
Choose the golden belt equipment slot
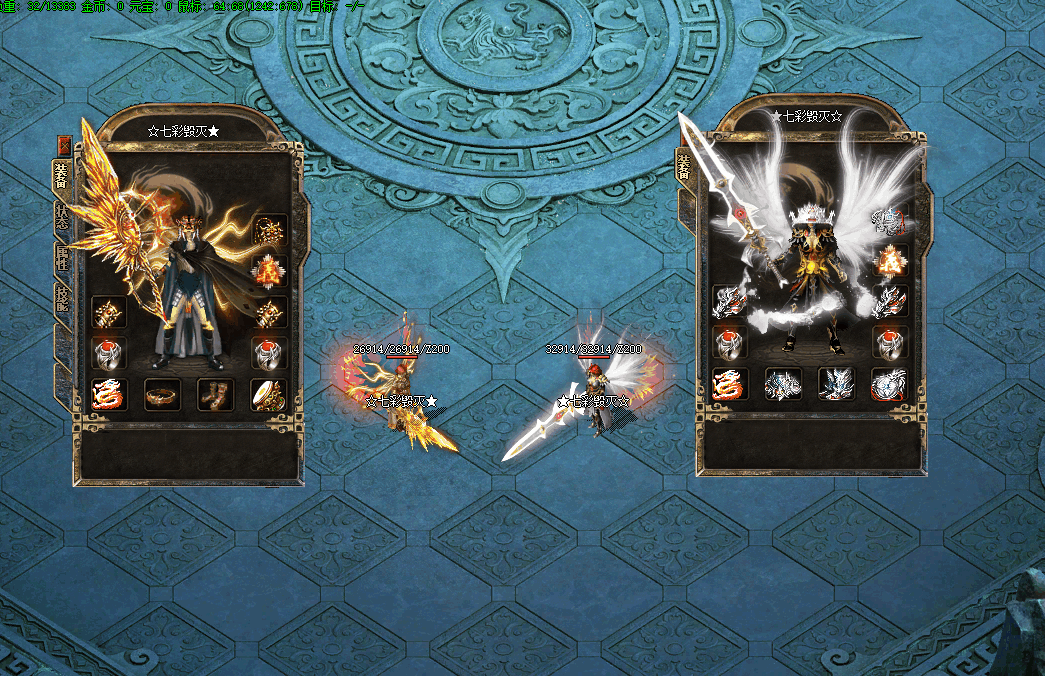pos(162,394)
